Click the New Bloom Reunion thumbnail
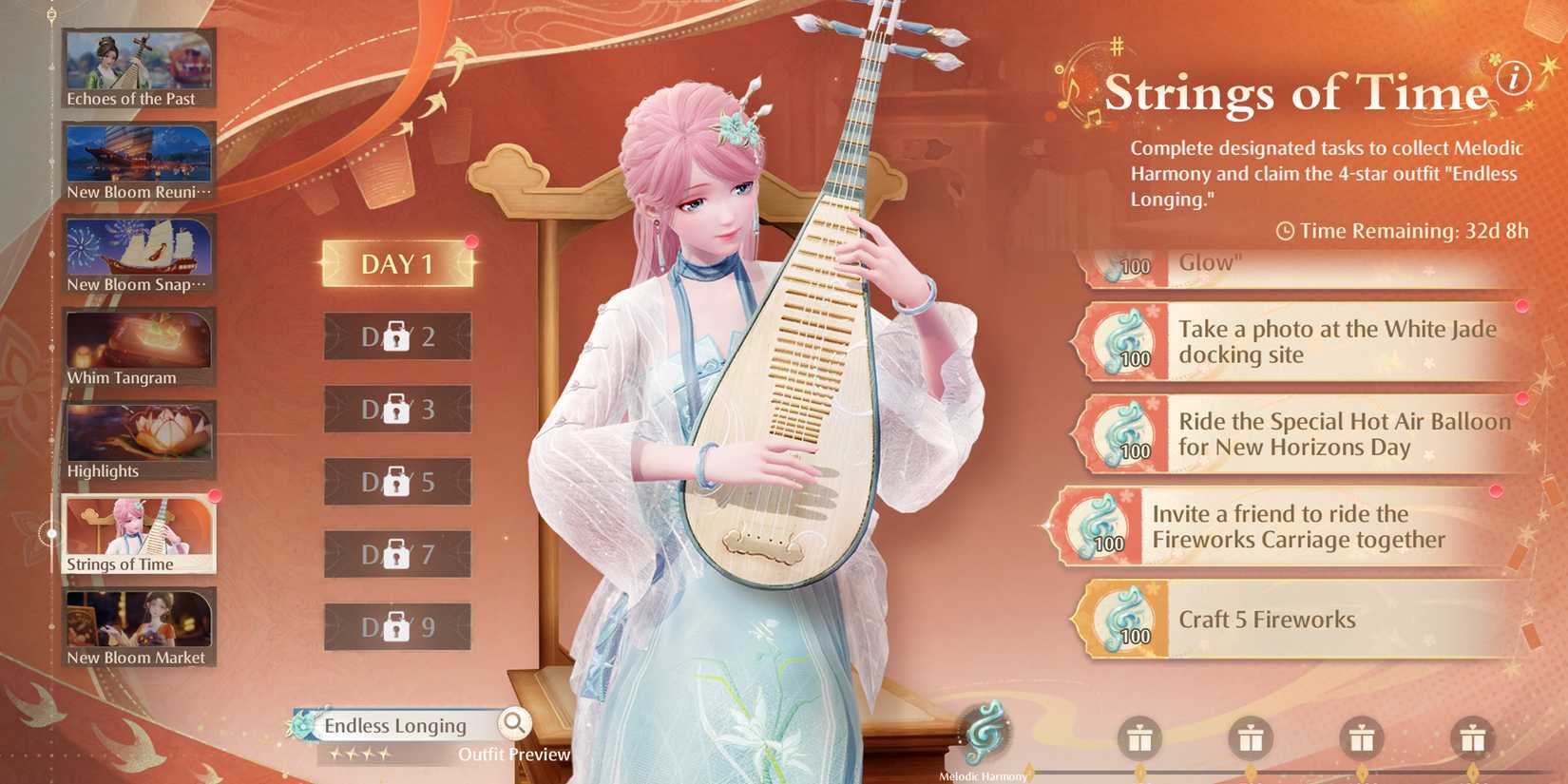 pyautogui.click(x=138, y=157)
